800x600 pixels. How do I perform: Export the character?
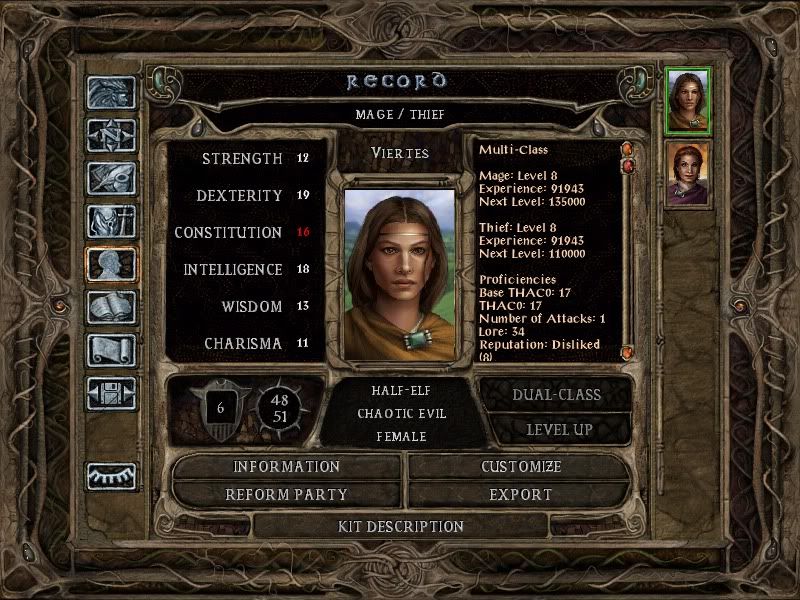521,495
